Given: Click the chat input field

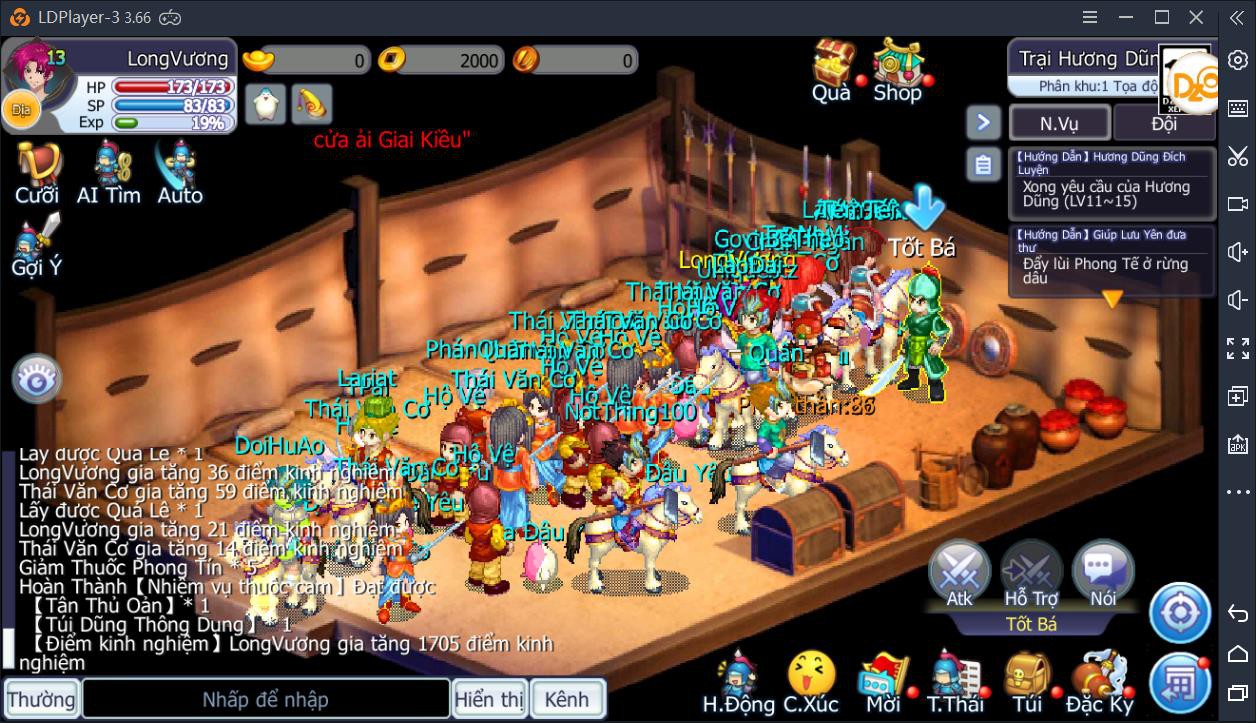Looking at the screenshot, I should 265,698.
